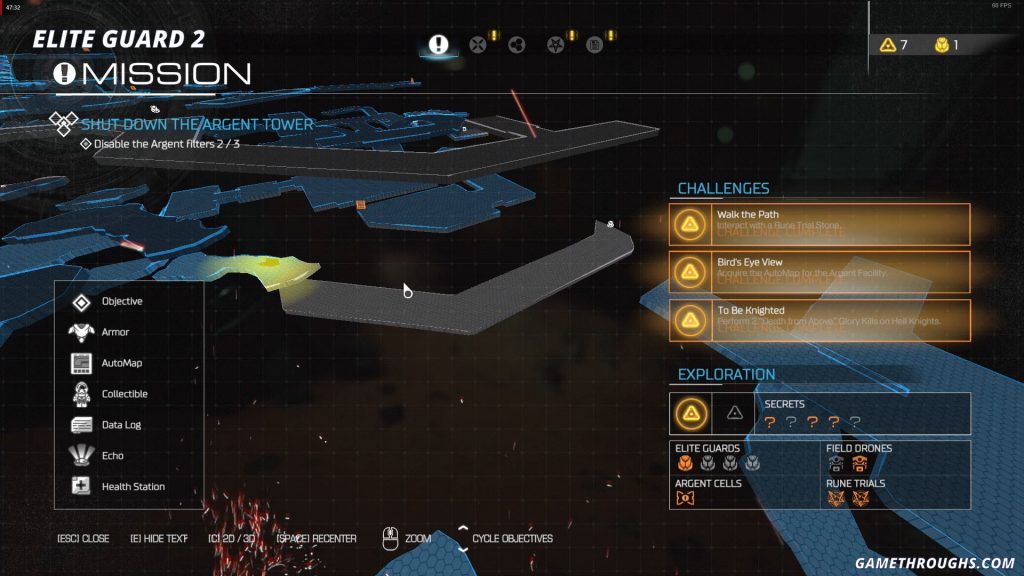Switch to the pentagram tab

click(556, 44)
